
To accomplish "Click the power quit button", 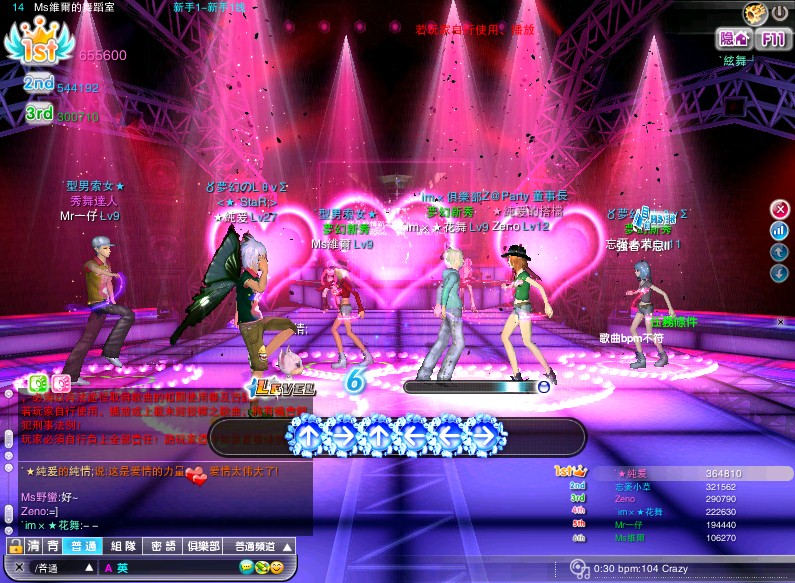I will click(x=779, y=14).
